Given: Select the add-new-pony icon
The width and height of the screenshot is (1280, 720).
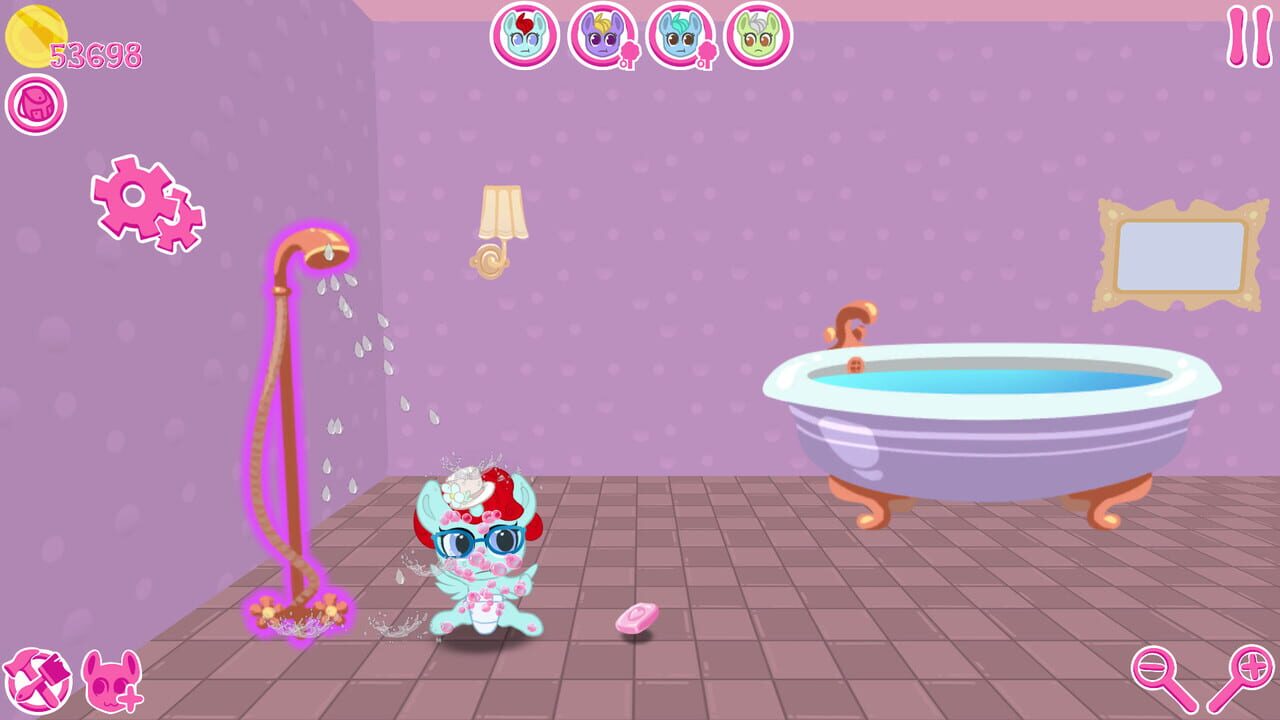Looking at the screenshot, I should (110, 684).
